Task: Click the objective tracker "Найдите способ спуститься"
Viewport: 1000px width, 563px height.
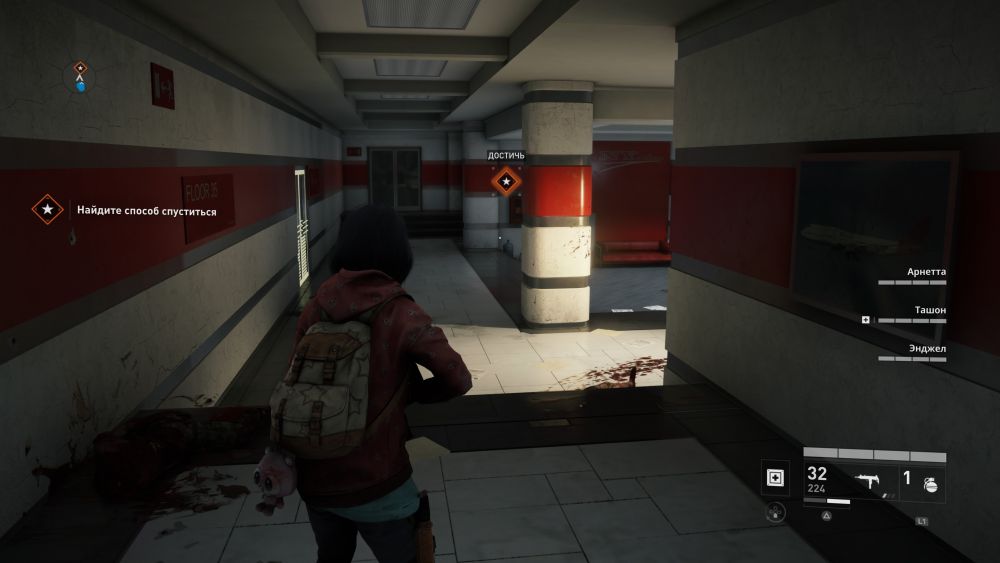Action: [x=146, y=211]
